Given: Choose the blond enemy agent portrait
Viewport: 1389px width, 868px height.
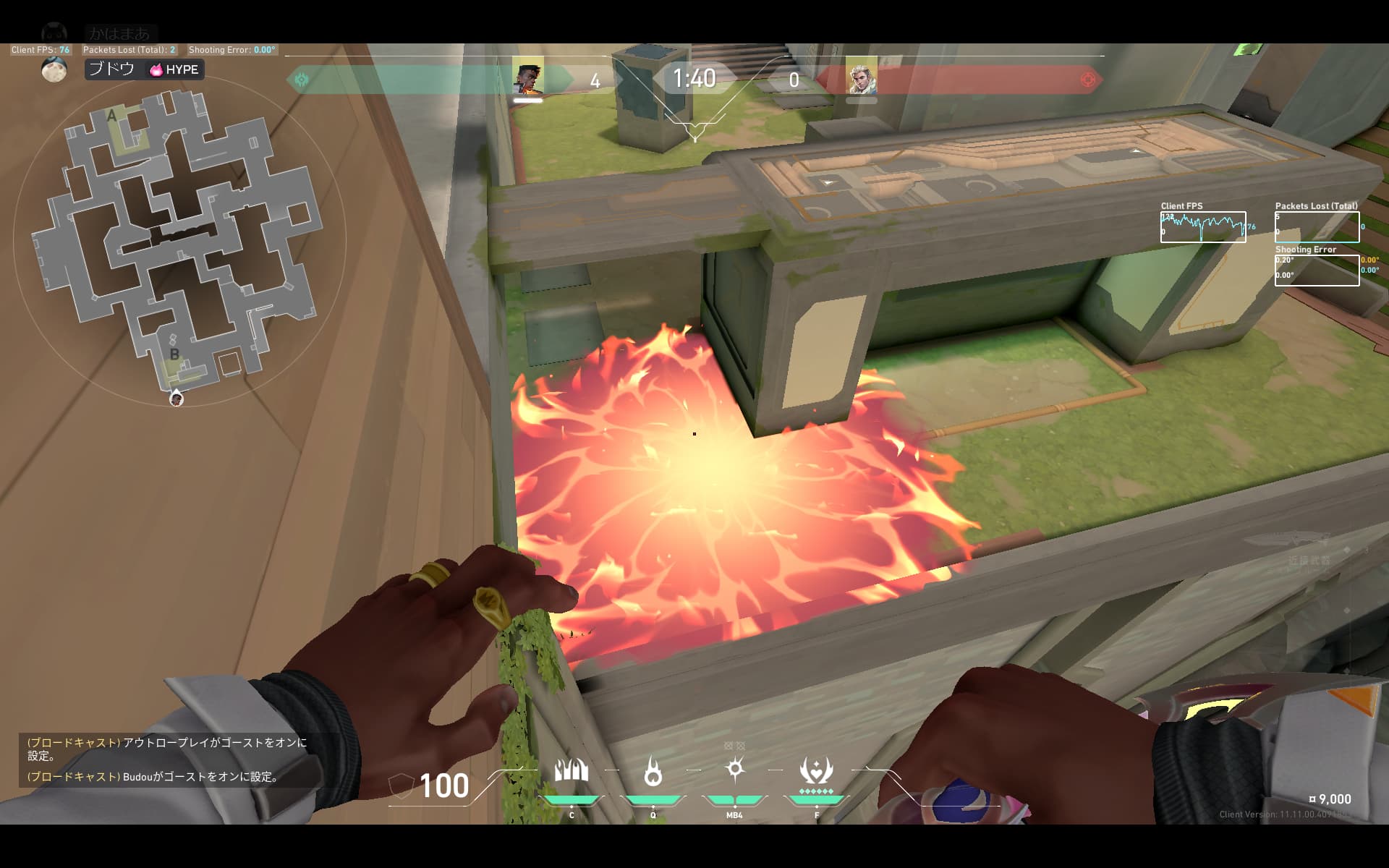Looking at the screenshot, I should (x=861, y=77).
